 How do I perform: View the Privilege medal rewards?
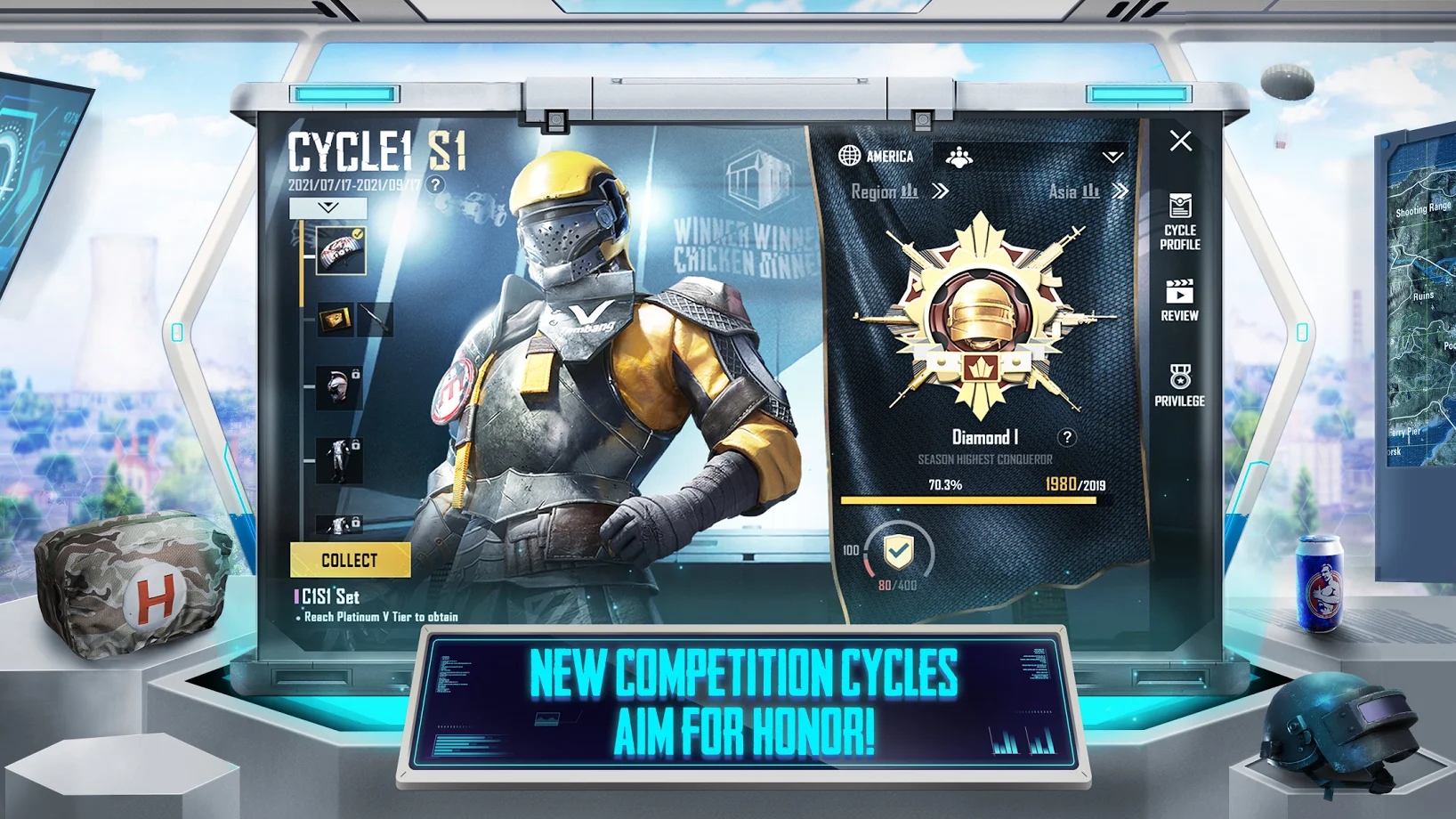coord(1180,383)
